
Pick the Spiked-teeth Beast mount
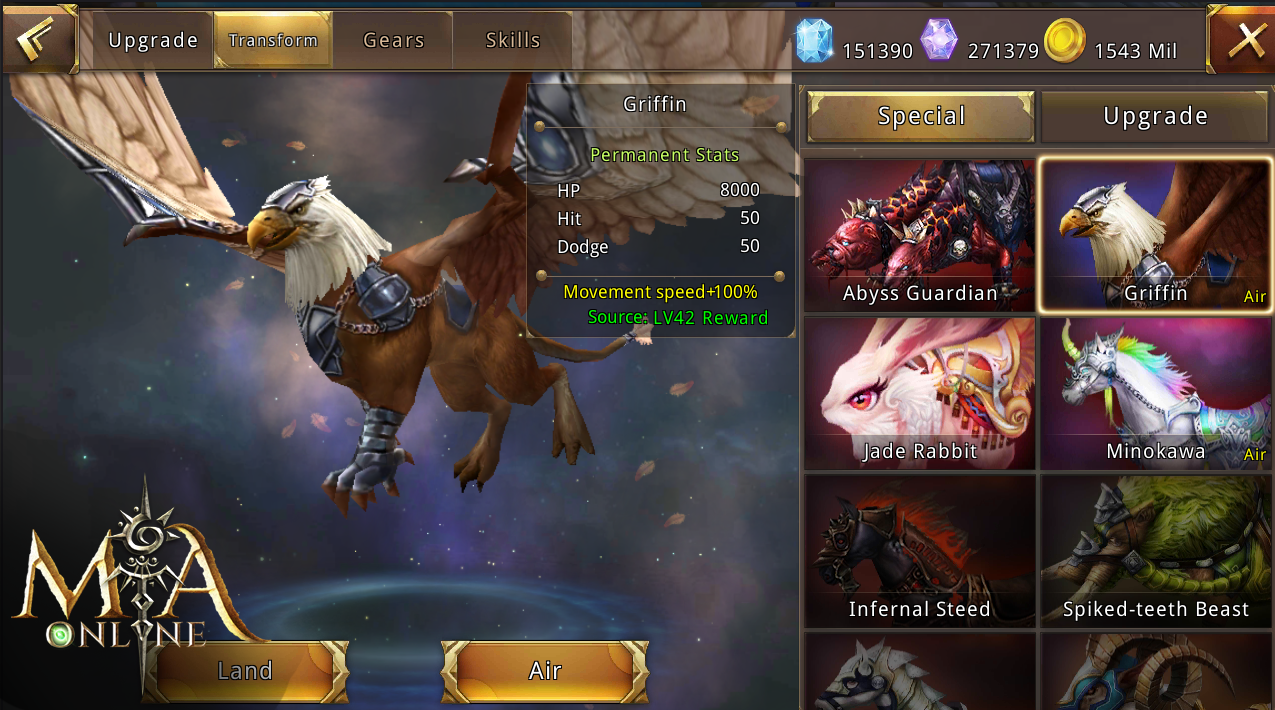1155,551
